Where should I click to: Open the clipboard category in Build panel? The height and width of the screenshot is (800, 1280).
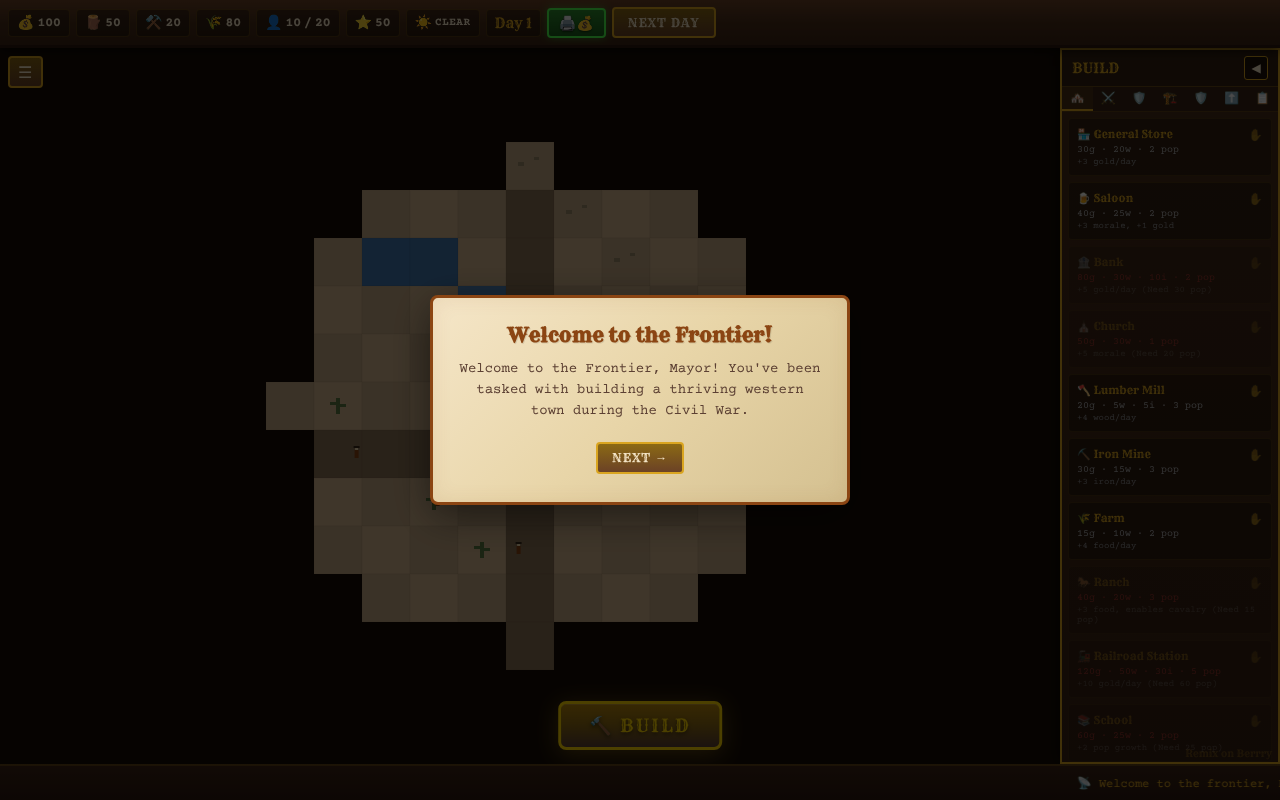1262,98
